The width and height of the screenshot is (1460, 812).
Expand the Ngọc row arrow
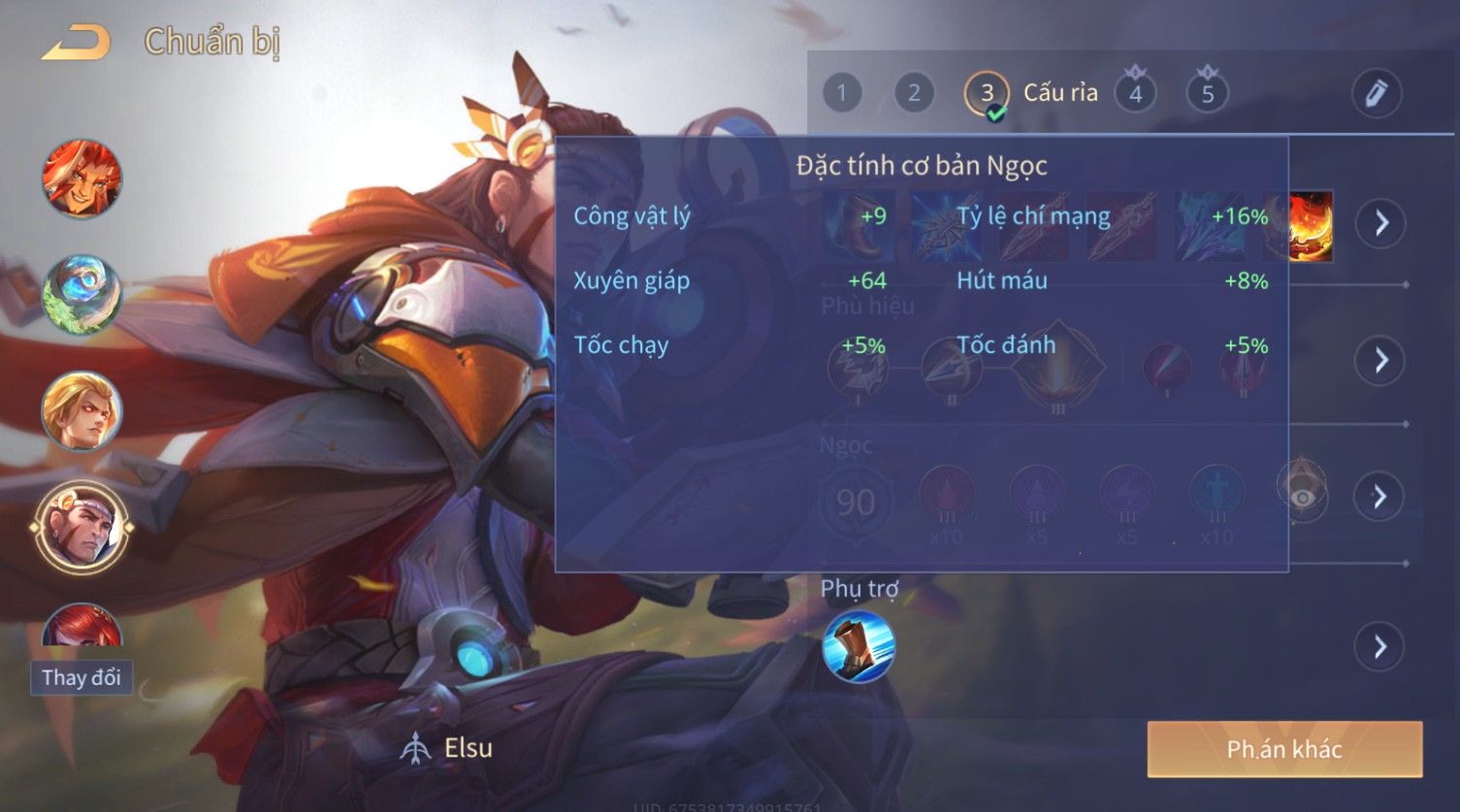(1380, 497)
